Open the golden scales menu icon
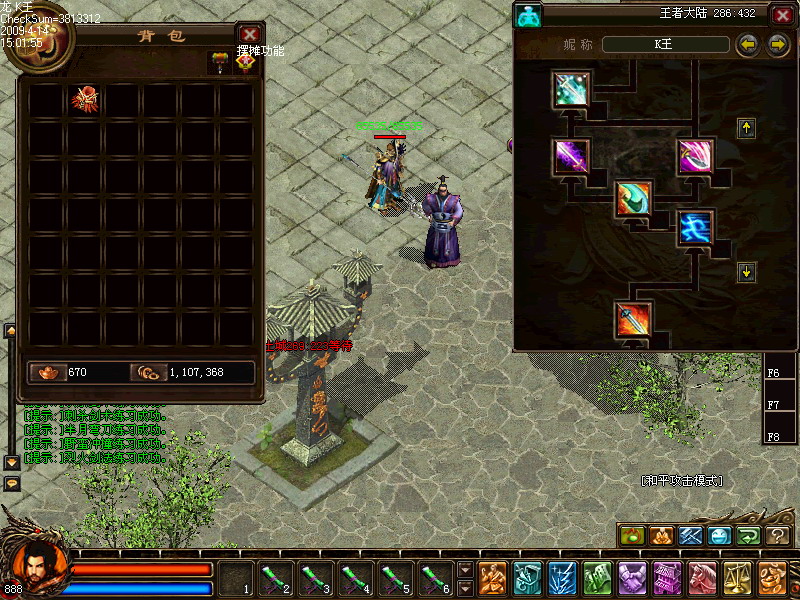 (736, 579)
